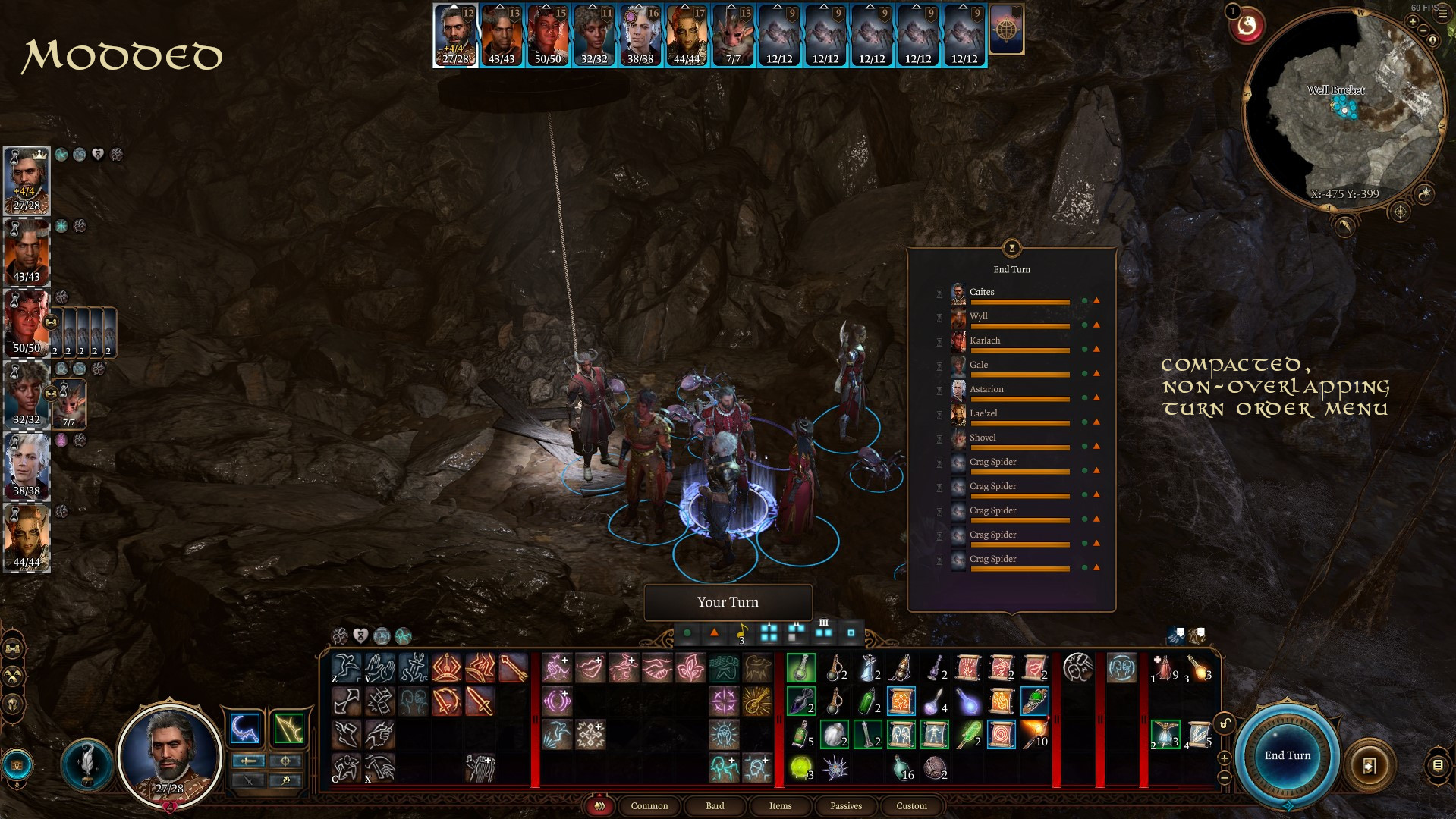Image resolution: width=1456 pixels, height=819 pixels.
Task: Unlock the hotbar with the padlock toggle
Action: (1225, 724)
